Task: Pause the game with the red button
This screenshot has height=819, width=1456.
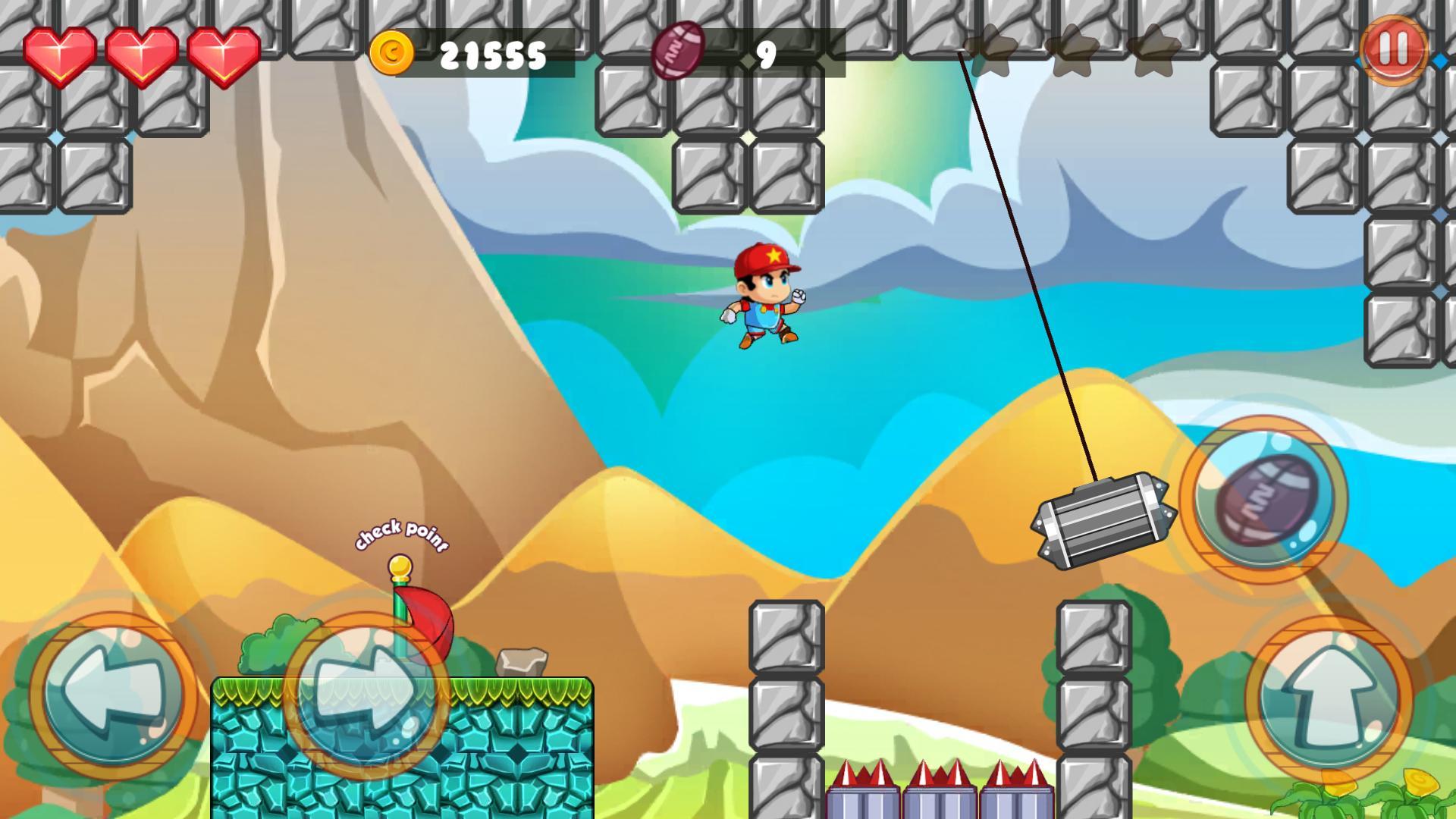Action: pyautogui.click(x=1393, y=49)
